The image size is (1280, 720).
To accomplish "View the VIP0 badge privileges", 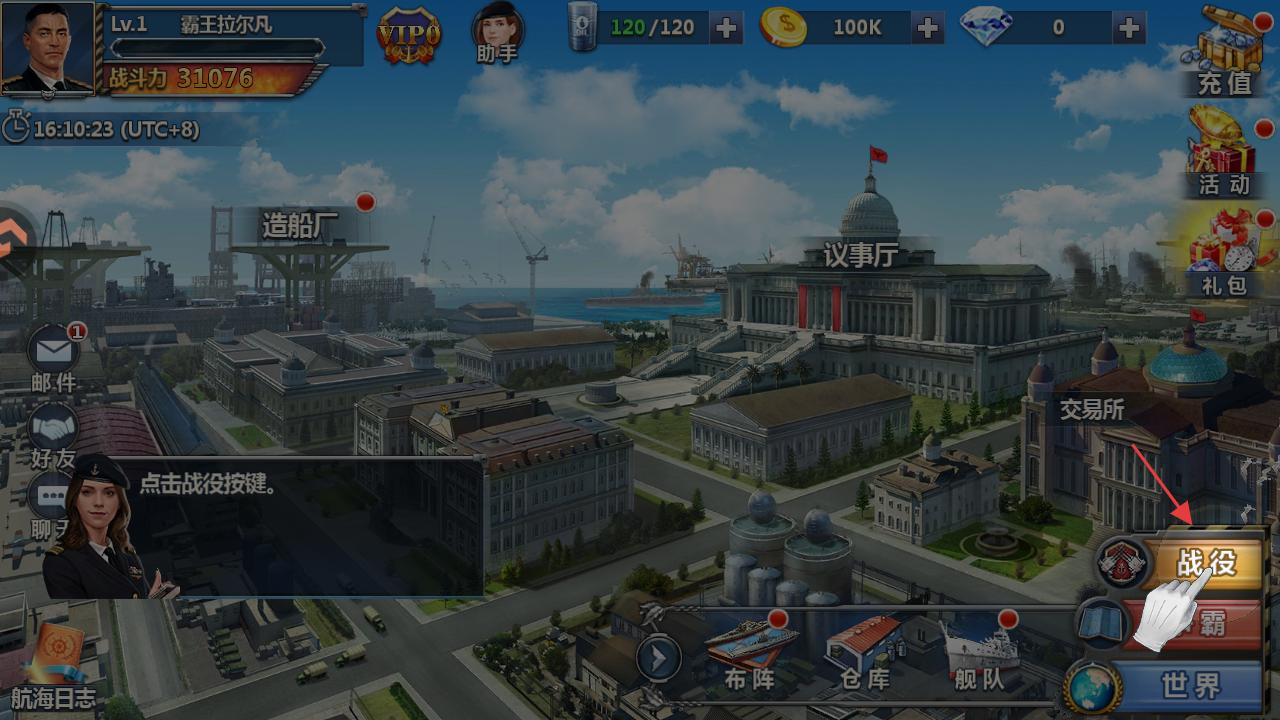I will 408,35.
